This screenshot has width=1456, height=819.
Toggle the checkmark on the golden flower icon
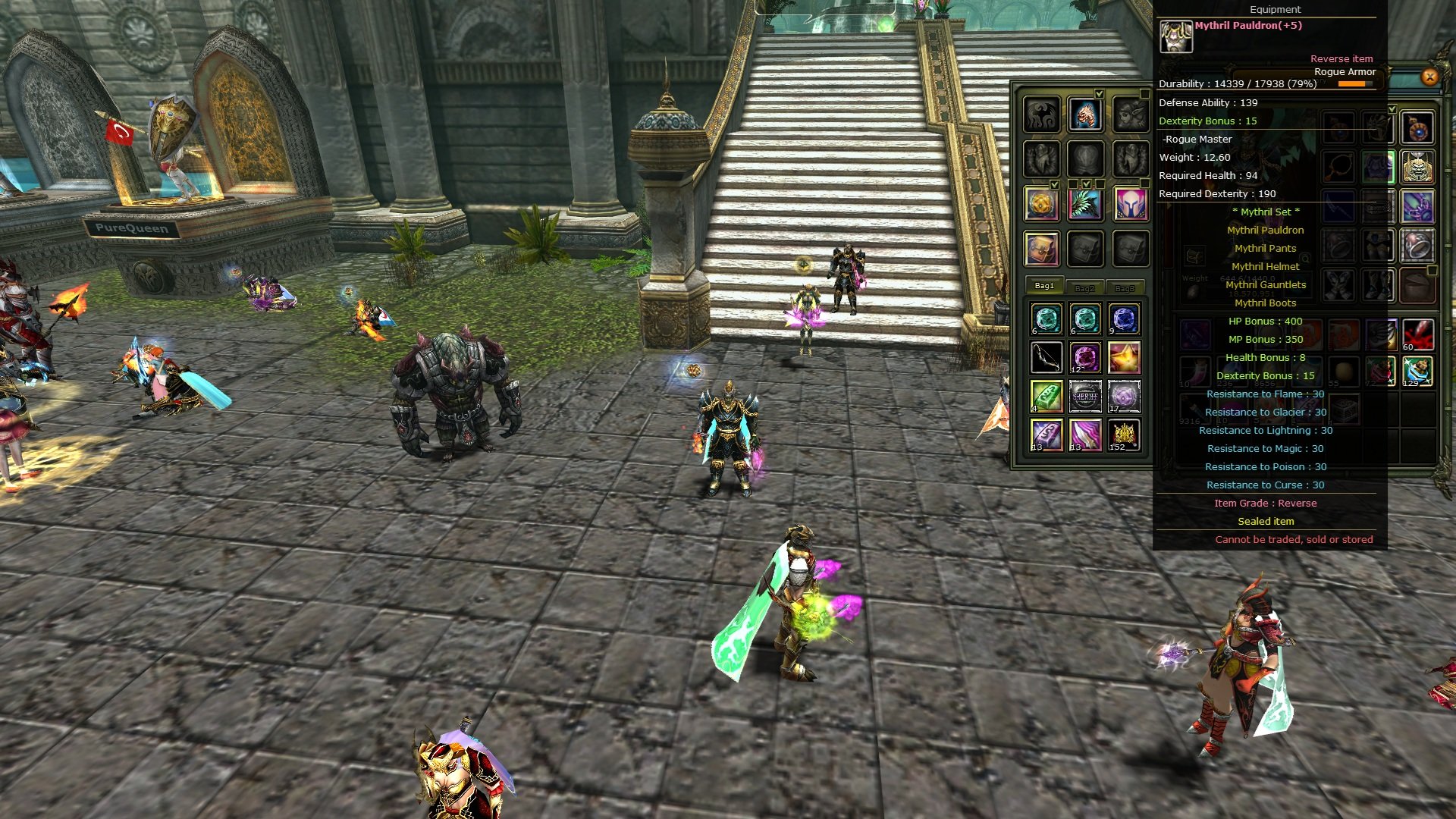pos(1054,184)
